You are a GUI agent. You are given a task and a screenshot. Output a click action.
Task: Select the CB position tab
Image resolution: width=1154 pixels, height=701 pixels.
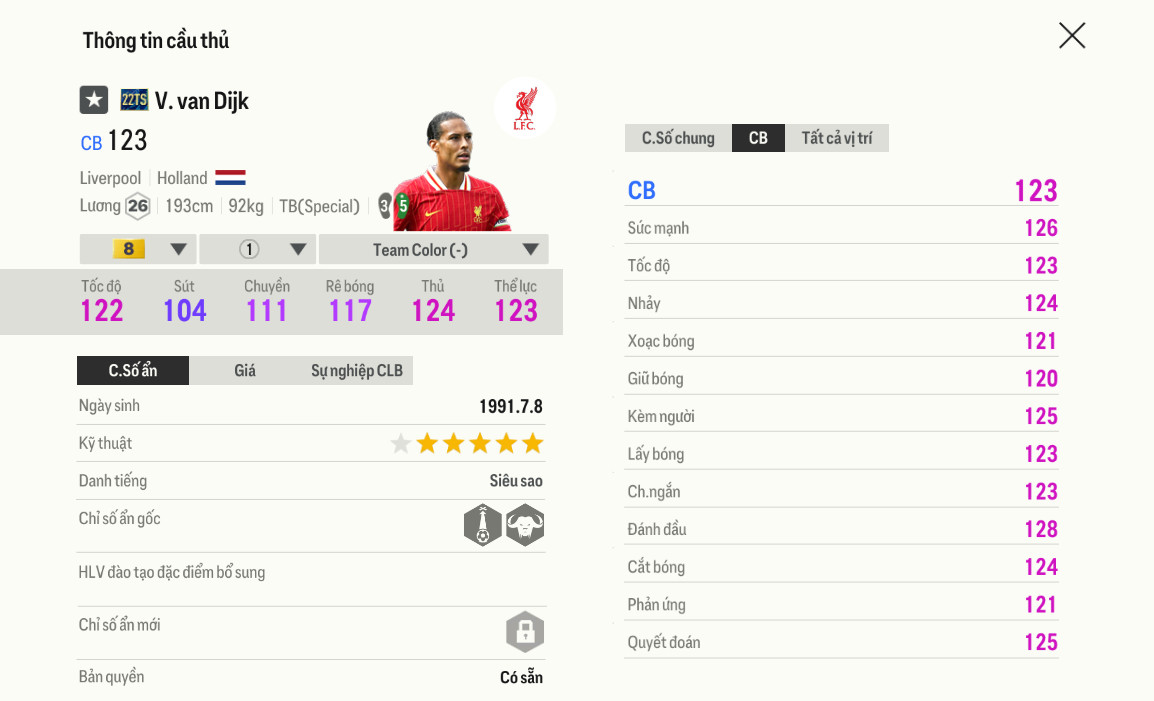pyautogui.click(x=758, y=138)
